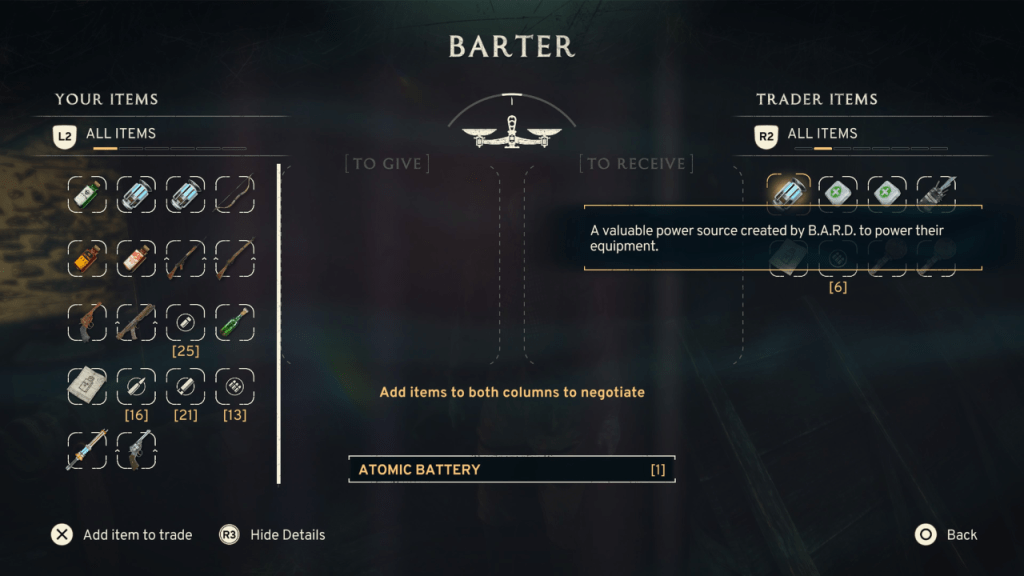This screenshot has width=1024, height=576.
Task: Select the orange-labeled brown bottle
Action: click(87, 259)
